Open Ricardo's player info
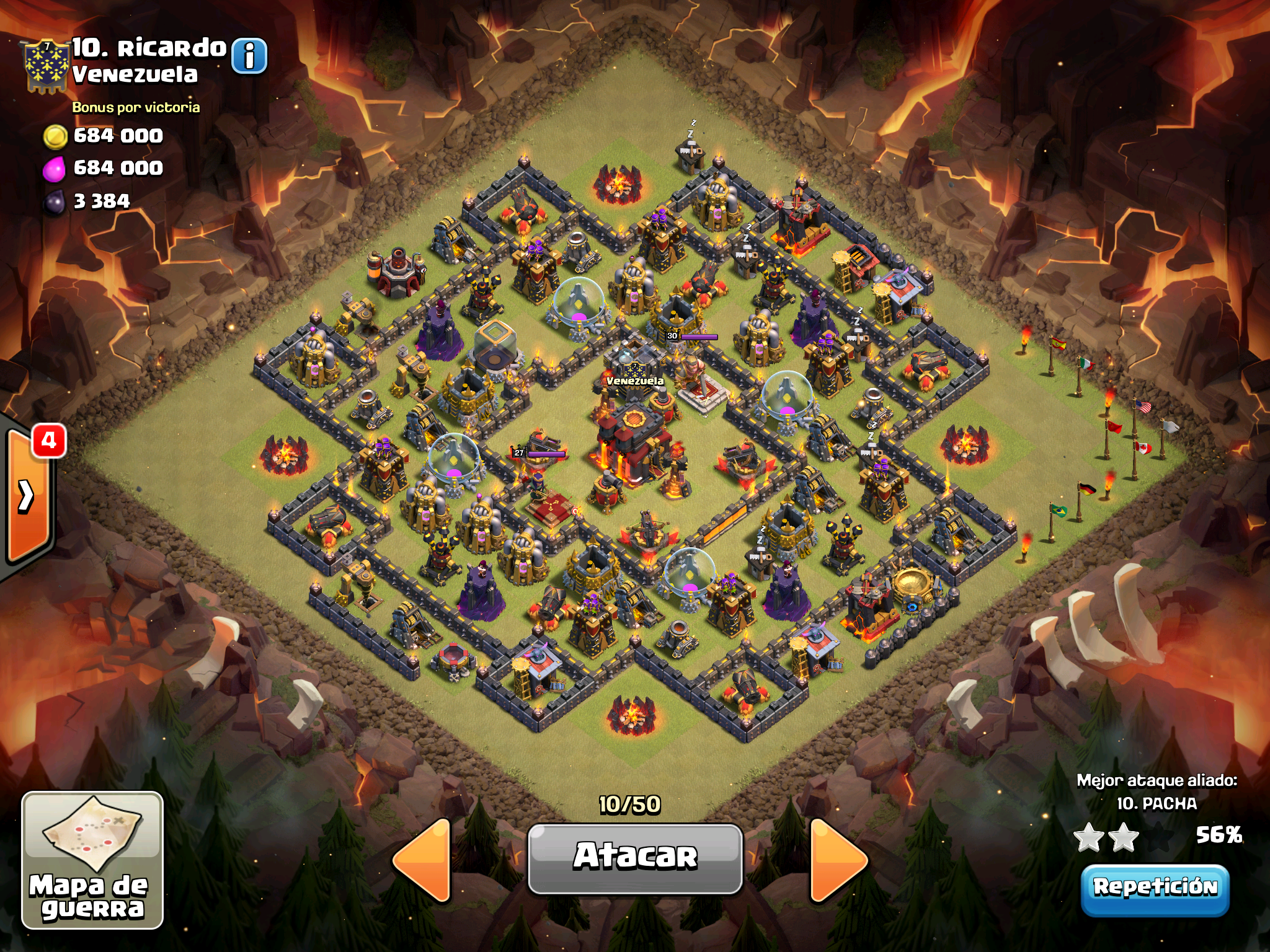This screenshot has width=1270, height=952. (x=249, y=56)
